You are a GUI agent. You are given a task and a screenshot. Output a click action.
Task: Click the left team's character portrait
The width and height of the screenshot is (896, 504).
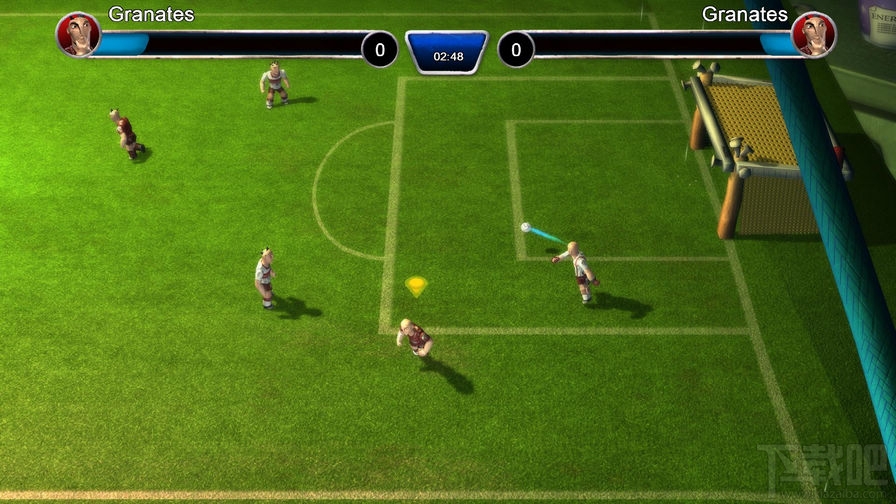77,35
